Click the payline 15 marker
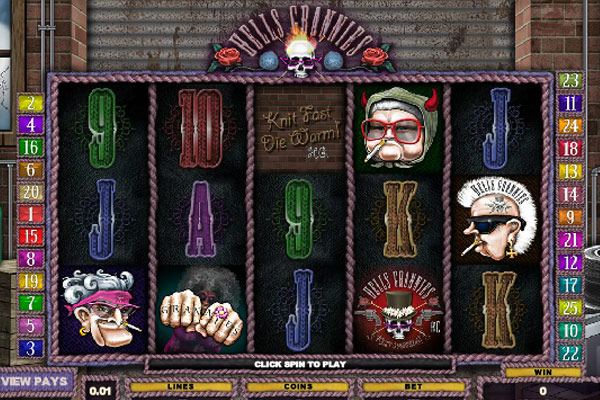 [30, 237]
